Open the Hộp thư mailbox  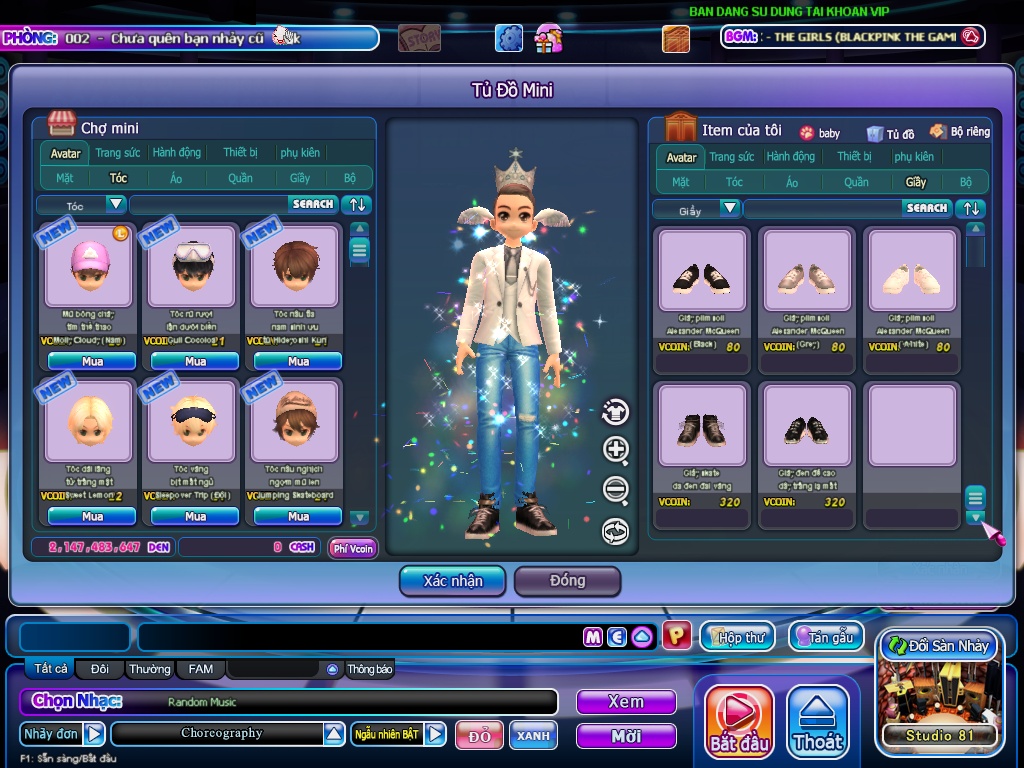(738, 637)
